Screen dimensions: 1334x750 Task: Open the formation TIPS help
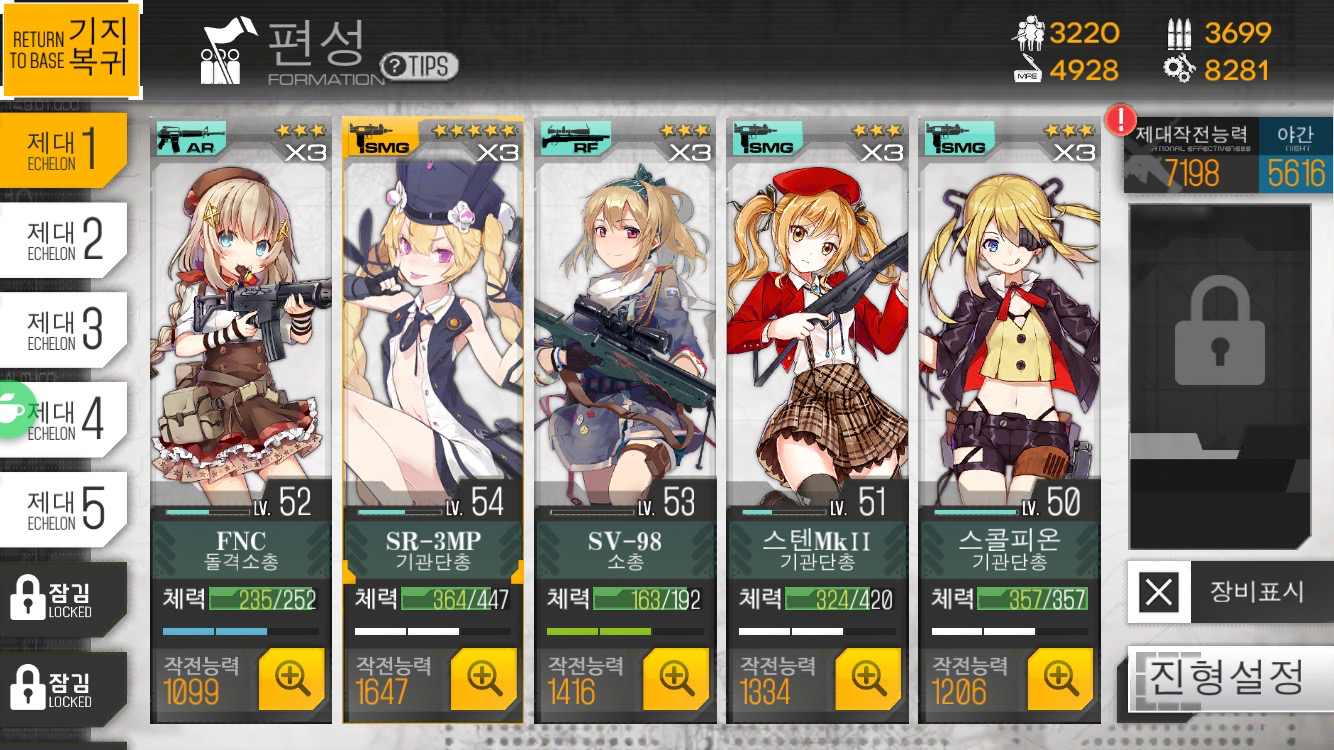pos(420,67)
